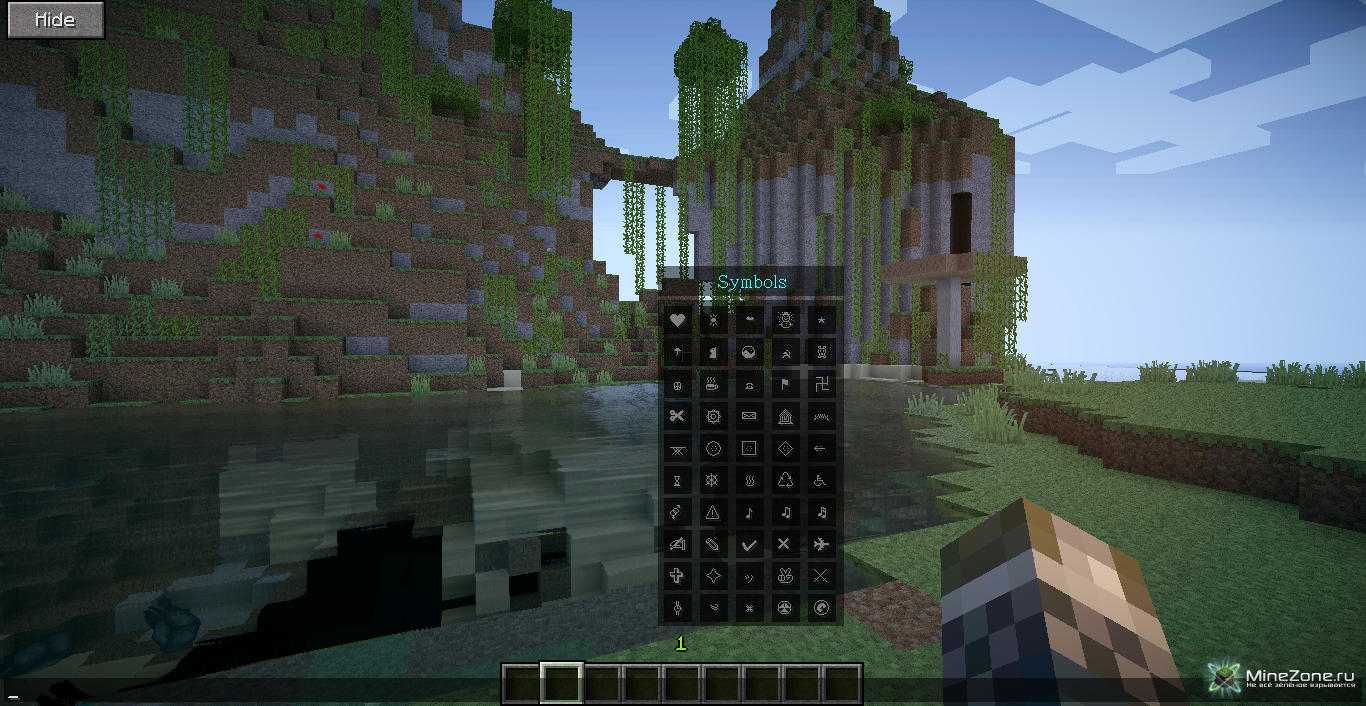Select the paperclip symbol
This screenshot has width=1366, height=706.
[713, 545]
